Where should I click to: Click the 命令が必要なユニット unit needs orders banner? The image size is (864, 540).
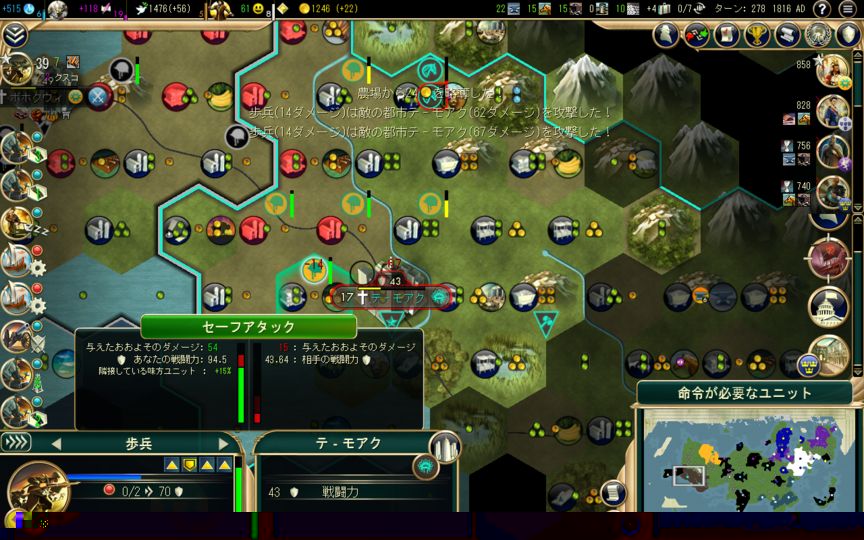click(744, 393)
